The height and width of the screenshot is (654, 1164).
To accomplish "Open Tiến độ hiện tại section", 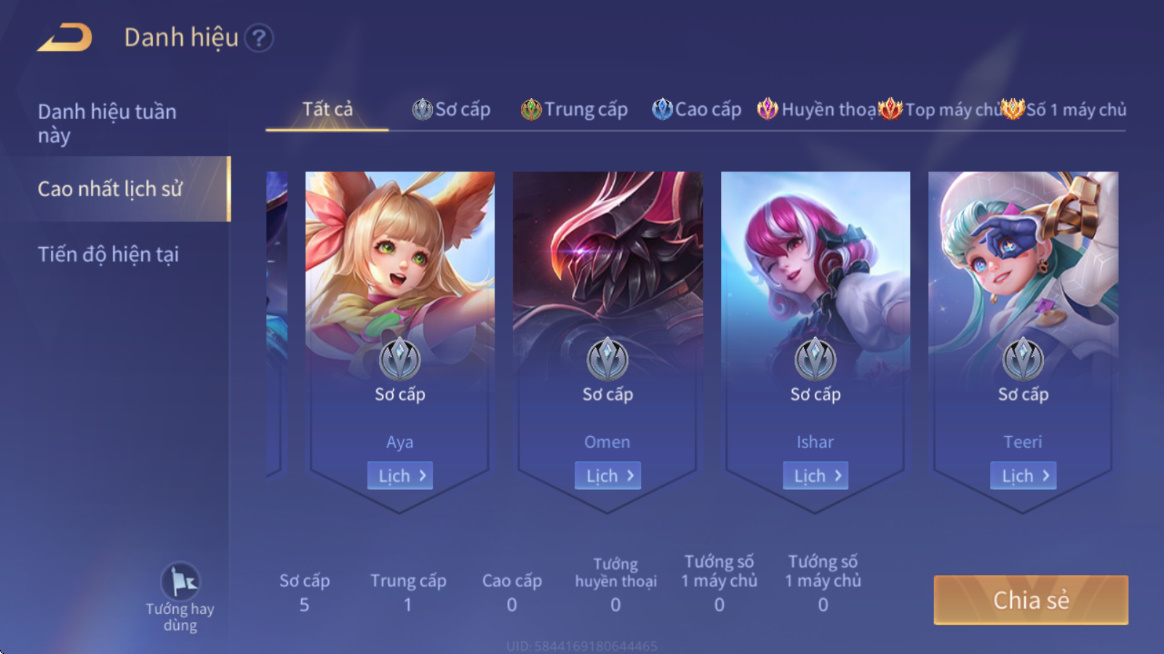I will point(108,254).
